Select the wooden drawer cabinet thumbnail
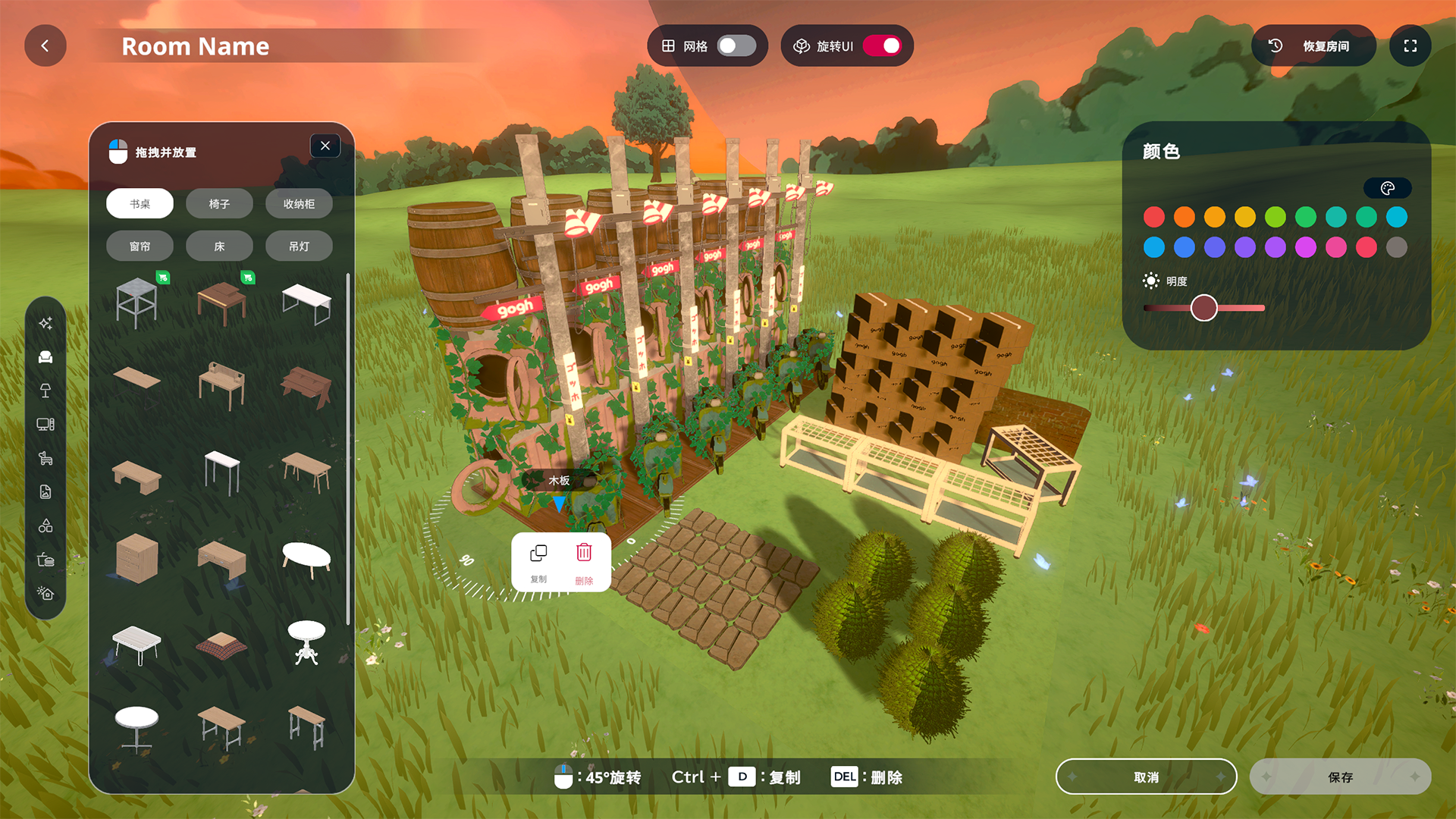This screenshot has width=1456, height=819. [x=137, y=559]
